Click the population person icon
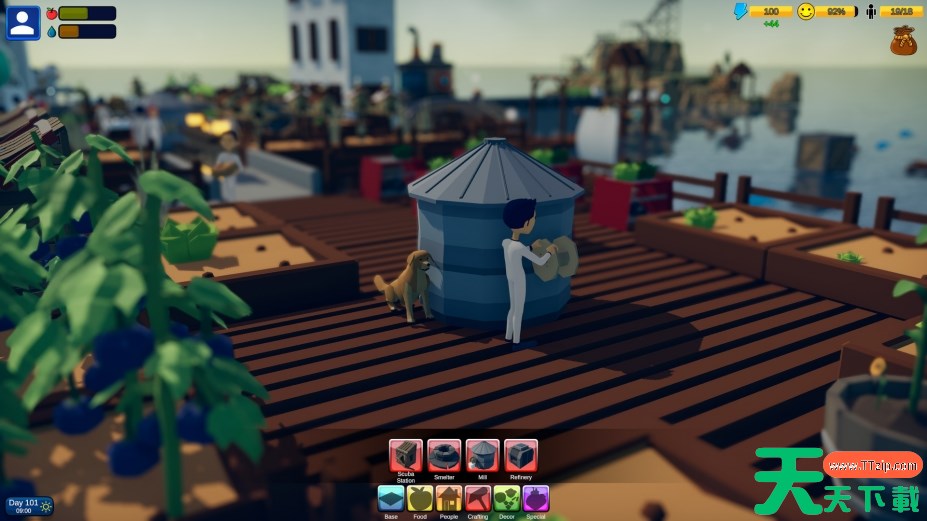The height and width of the screenshot is (521, 927). click(x=871, y=11)
